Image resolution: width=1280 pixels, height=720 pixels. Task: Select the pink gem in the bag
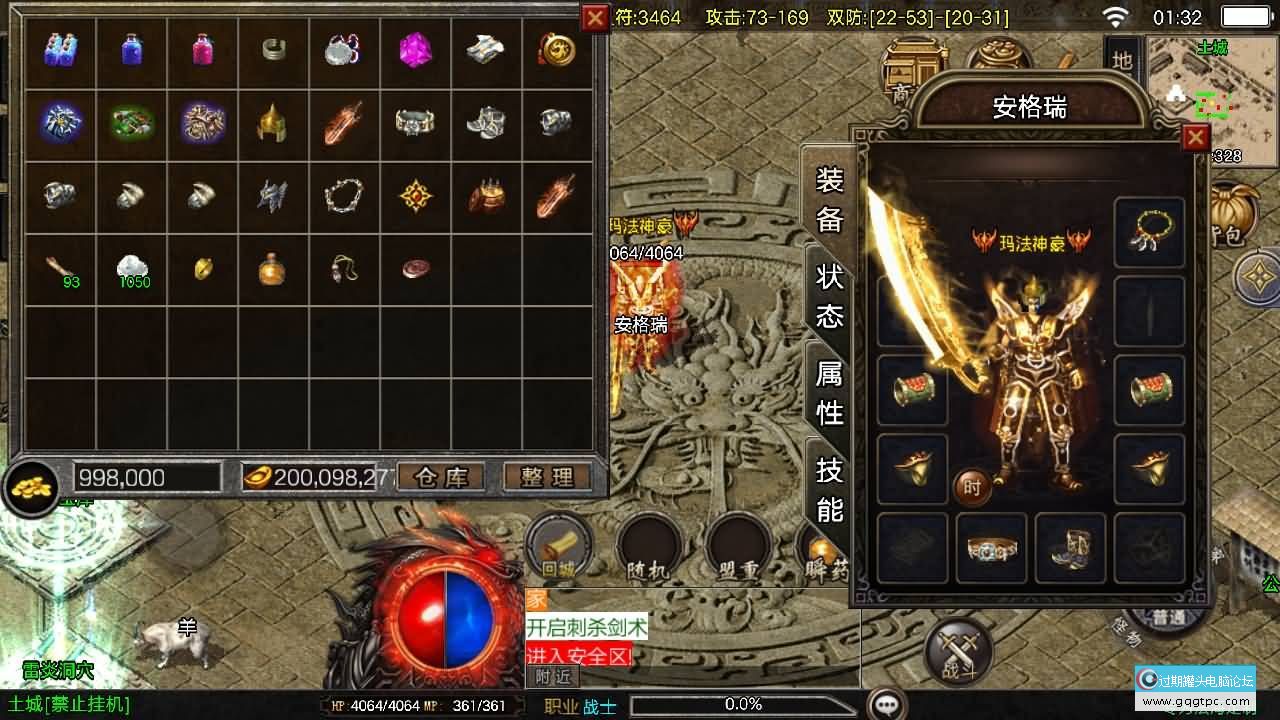415,49
